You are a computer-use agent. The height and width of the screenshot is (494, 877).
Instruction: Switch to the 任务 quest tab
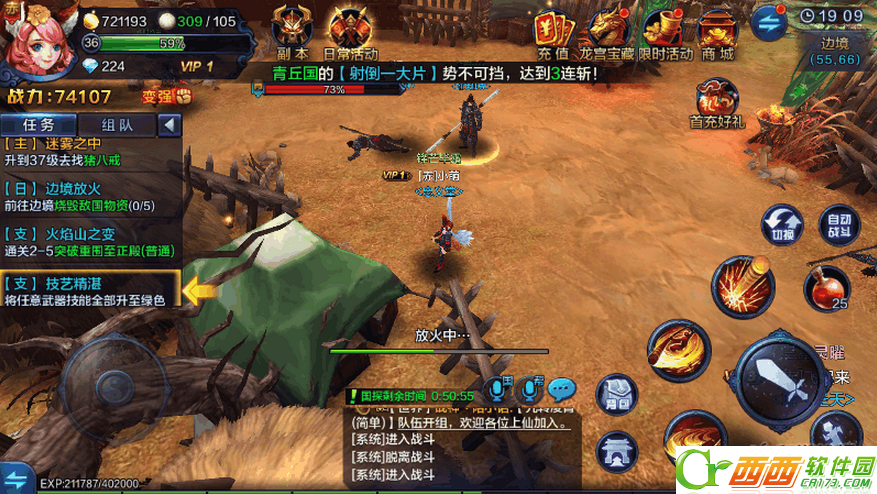click(x=38, y=125)
